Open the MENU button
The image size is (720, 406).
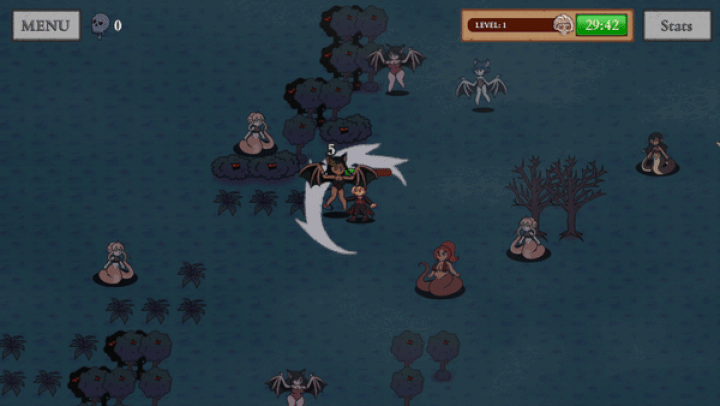(x=46, y=25)
